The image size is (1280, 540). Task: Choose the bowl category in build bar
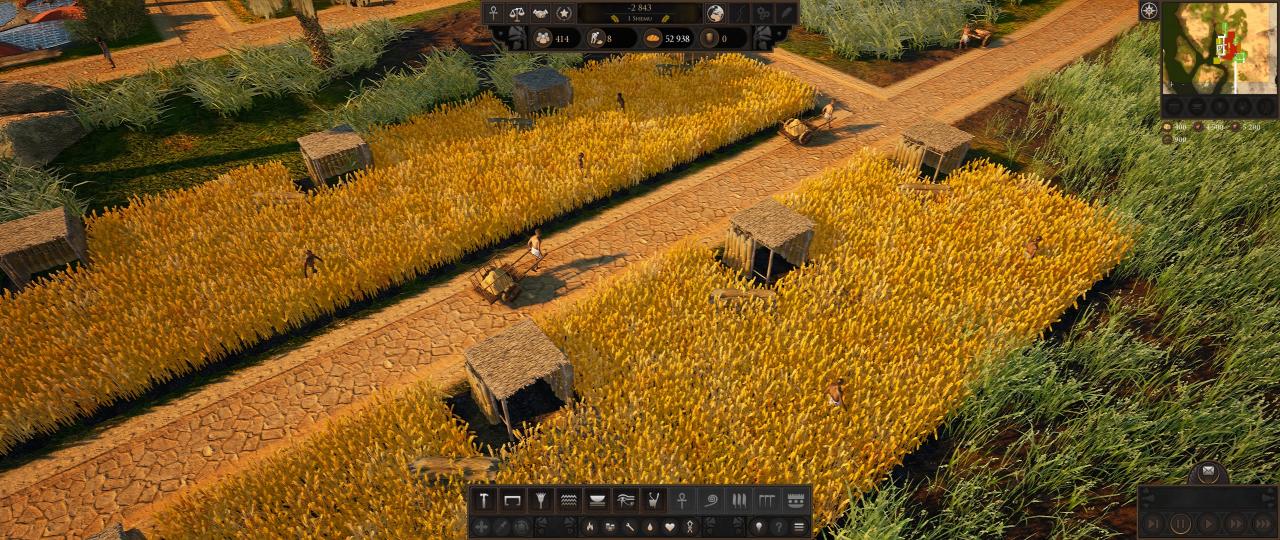(x=597, y=498)
